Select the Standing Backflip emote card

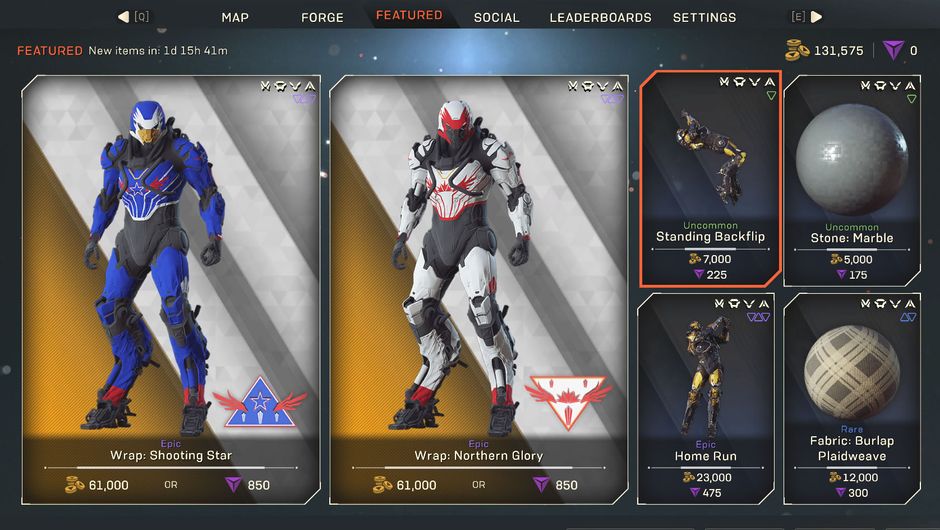pos(710,178)
